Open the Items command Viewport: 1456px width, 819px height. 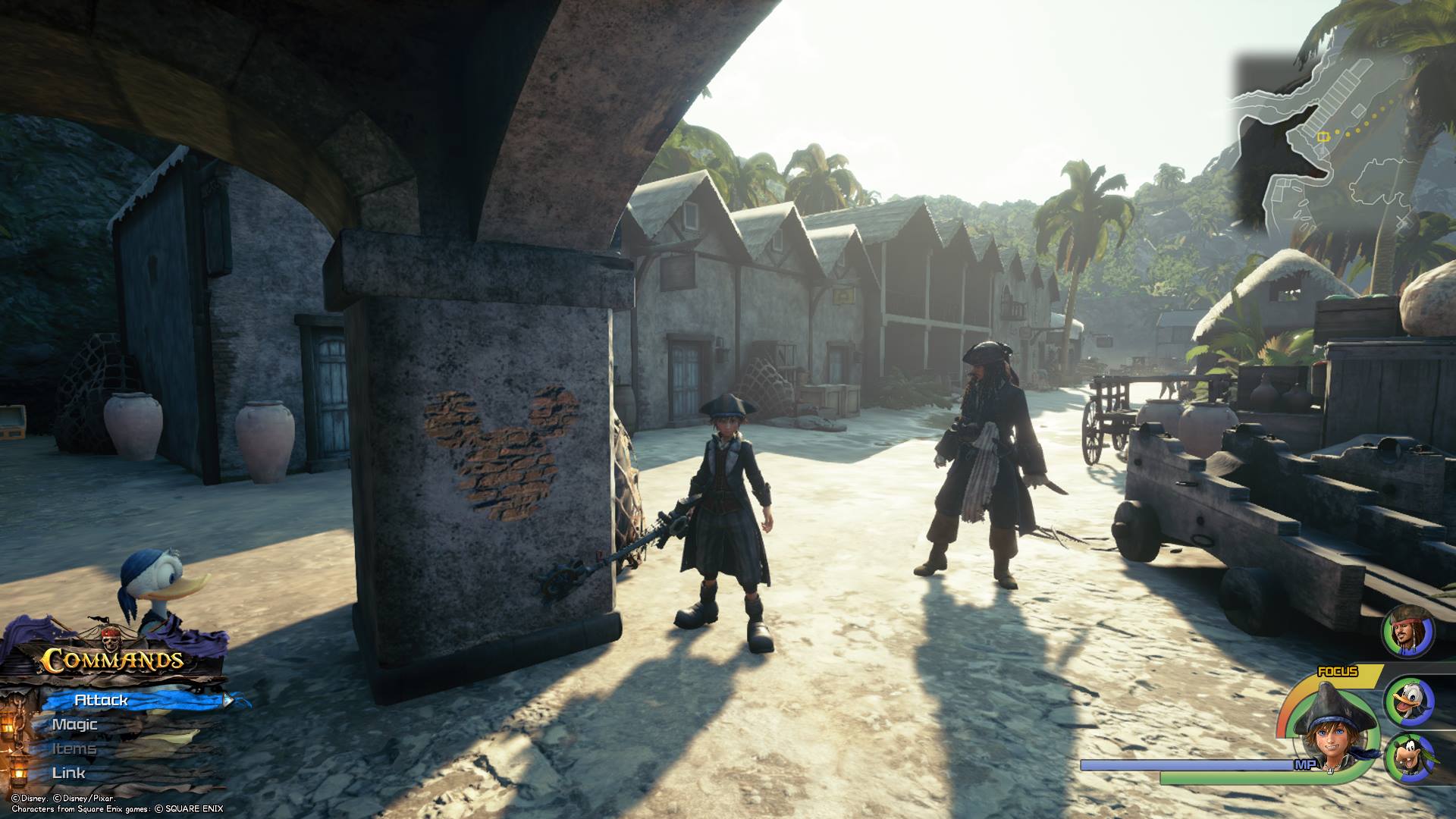(x=74, y=748)
